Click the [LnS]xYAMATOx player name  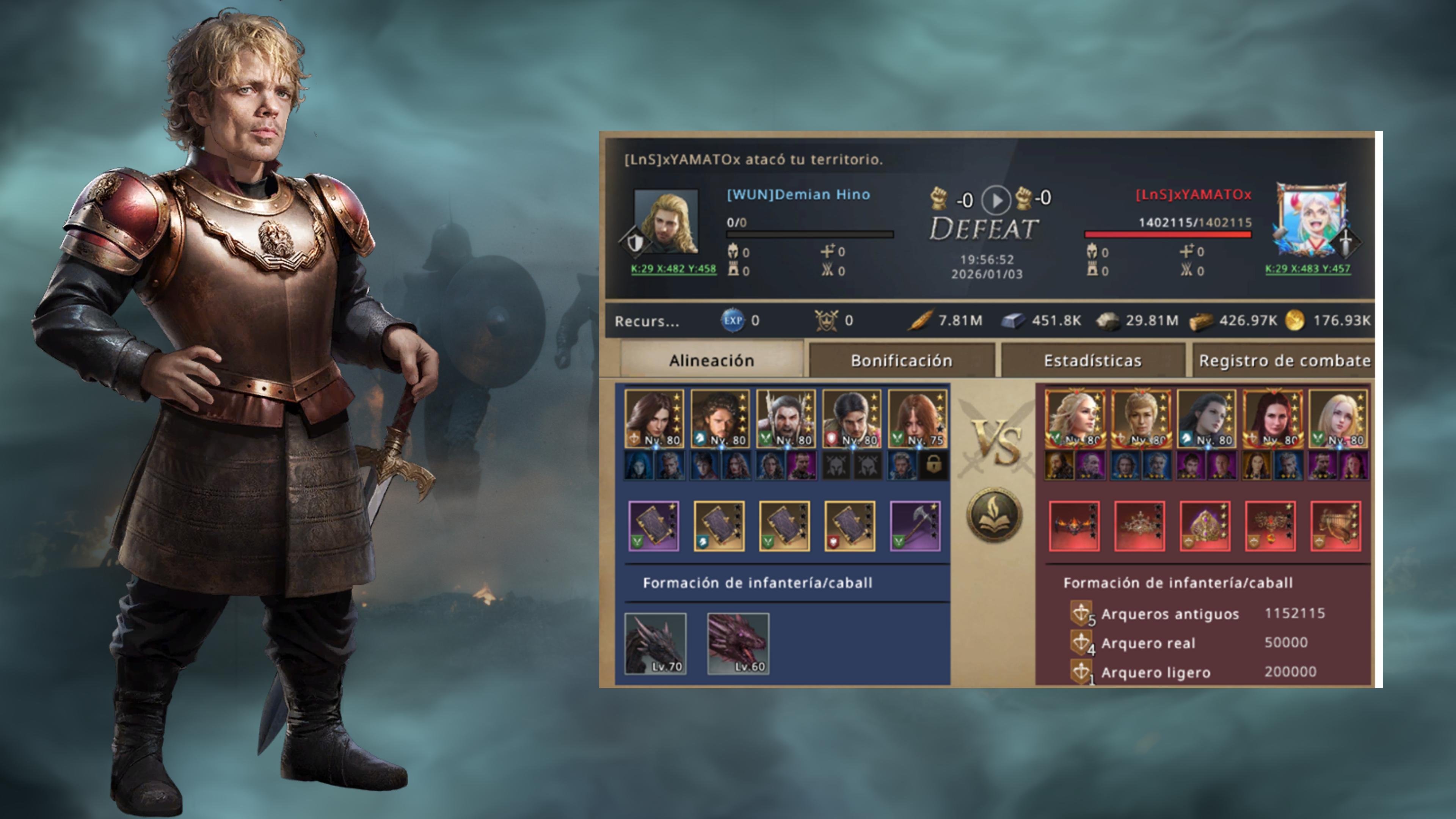point(1193,195)
